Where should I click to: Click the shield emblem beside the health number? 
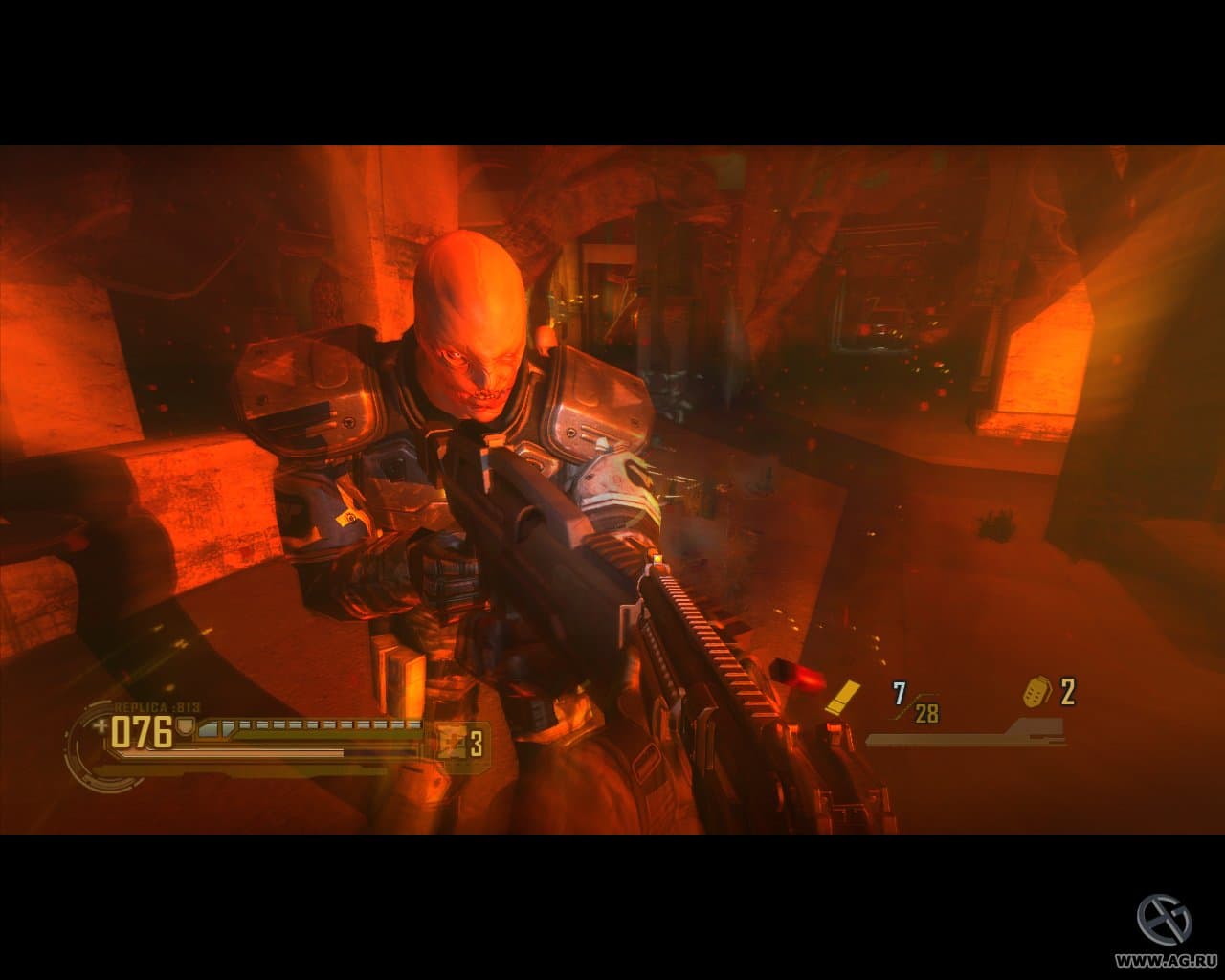pos(185,725)
